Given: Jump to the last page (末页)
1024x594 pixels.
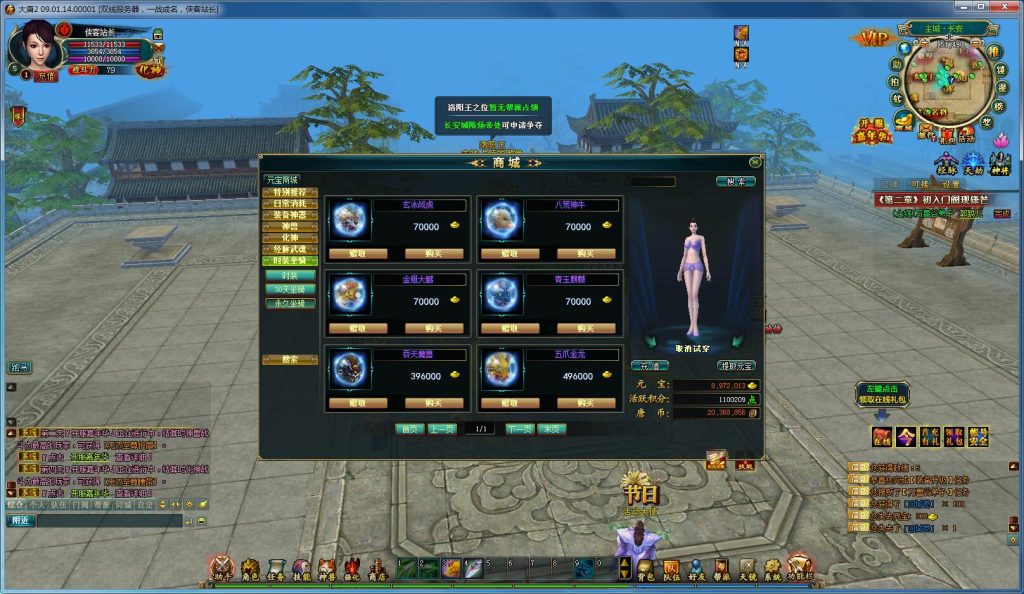Looking at the screenshot, I should click(552, 429).
